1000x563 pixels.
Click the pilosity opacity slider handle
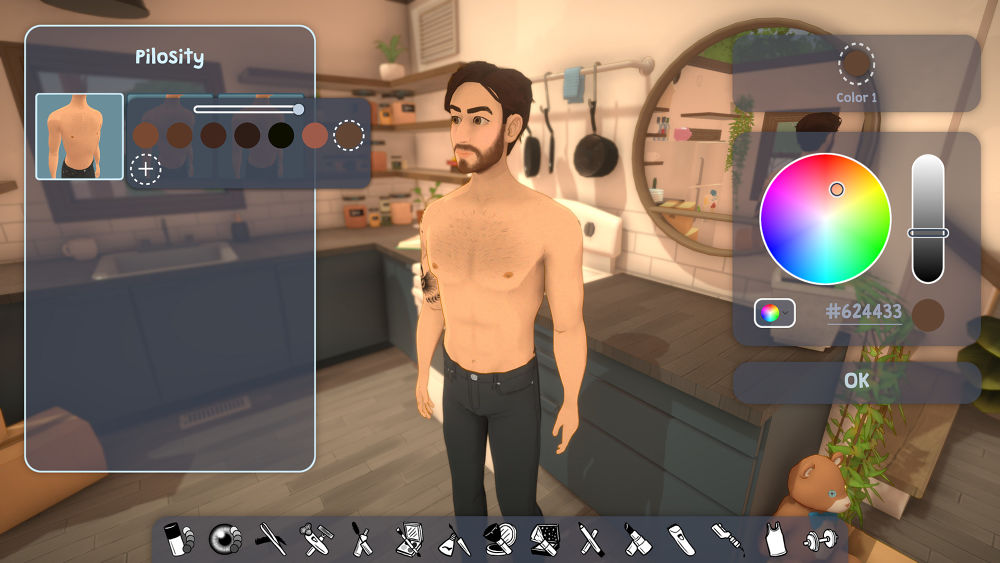(298, 109)
